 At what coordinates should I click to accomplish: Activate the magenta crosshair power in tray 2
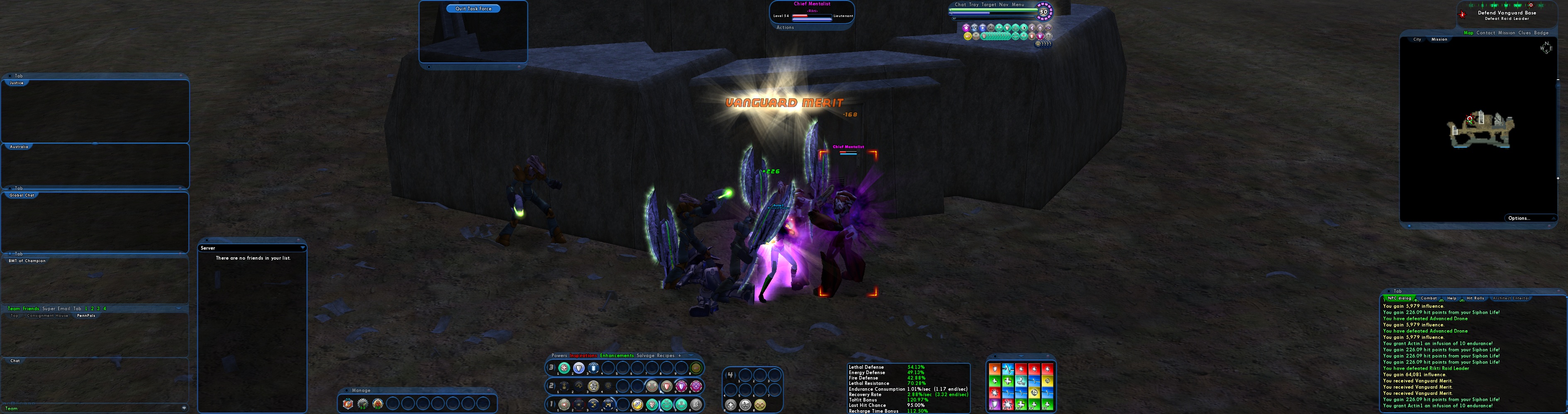[696, 387]
